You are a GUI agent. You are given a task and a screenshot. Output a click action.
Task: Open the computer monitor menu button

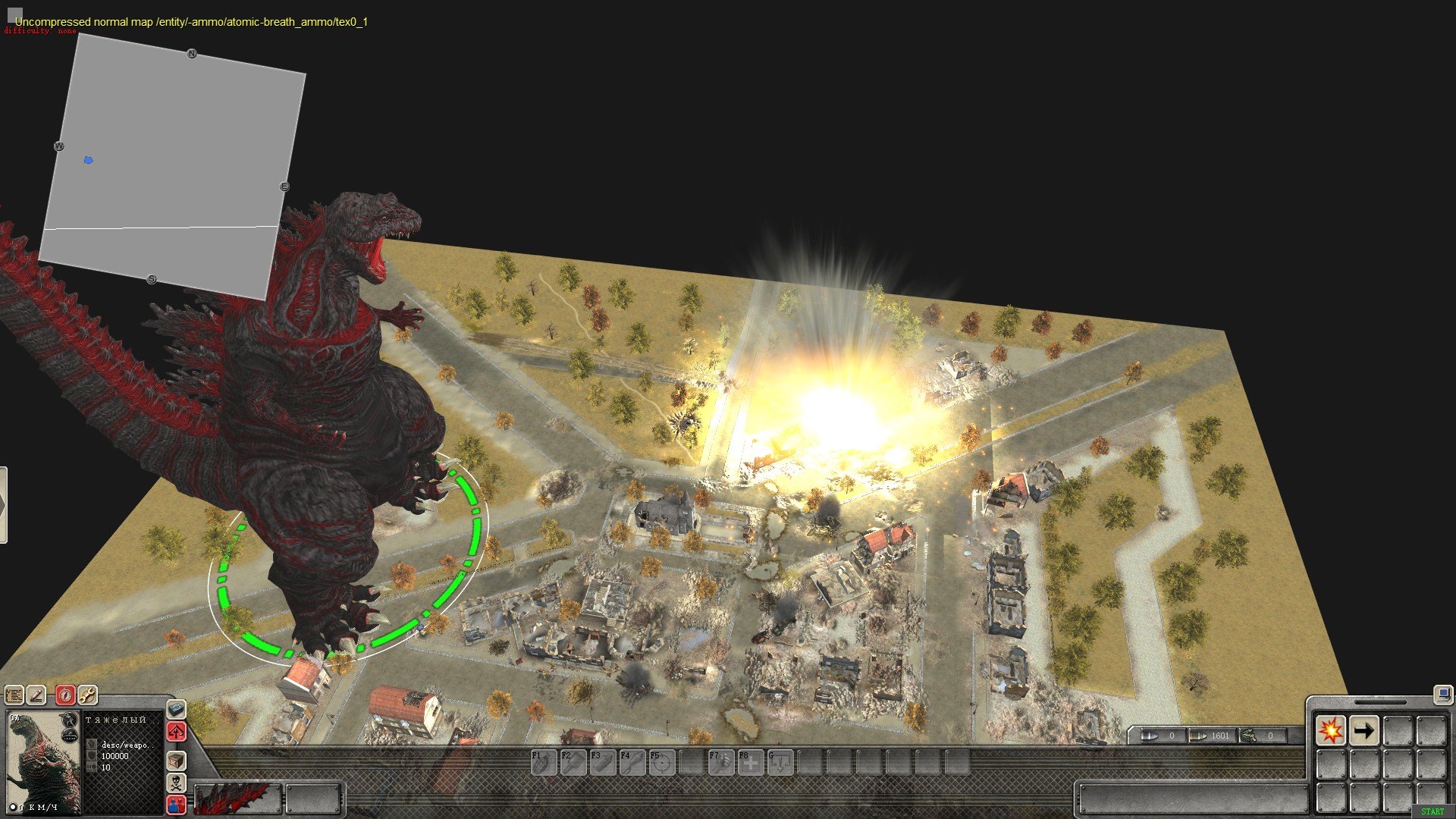tap(1442, 693)
